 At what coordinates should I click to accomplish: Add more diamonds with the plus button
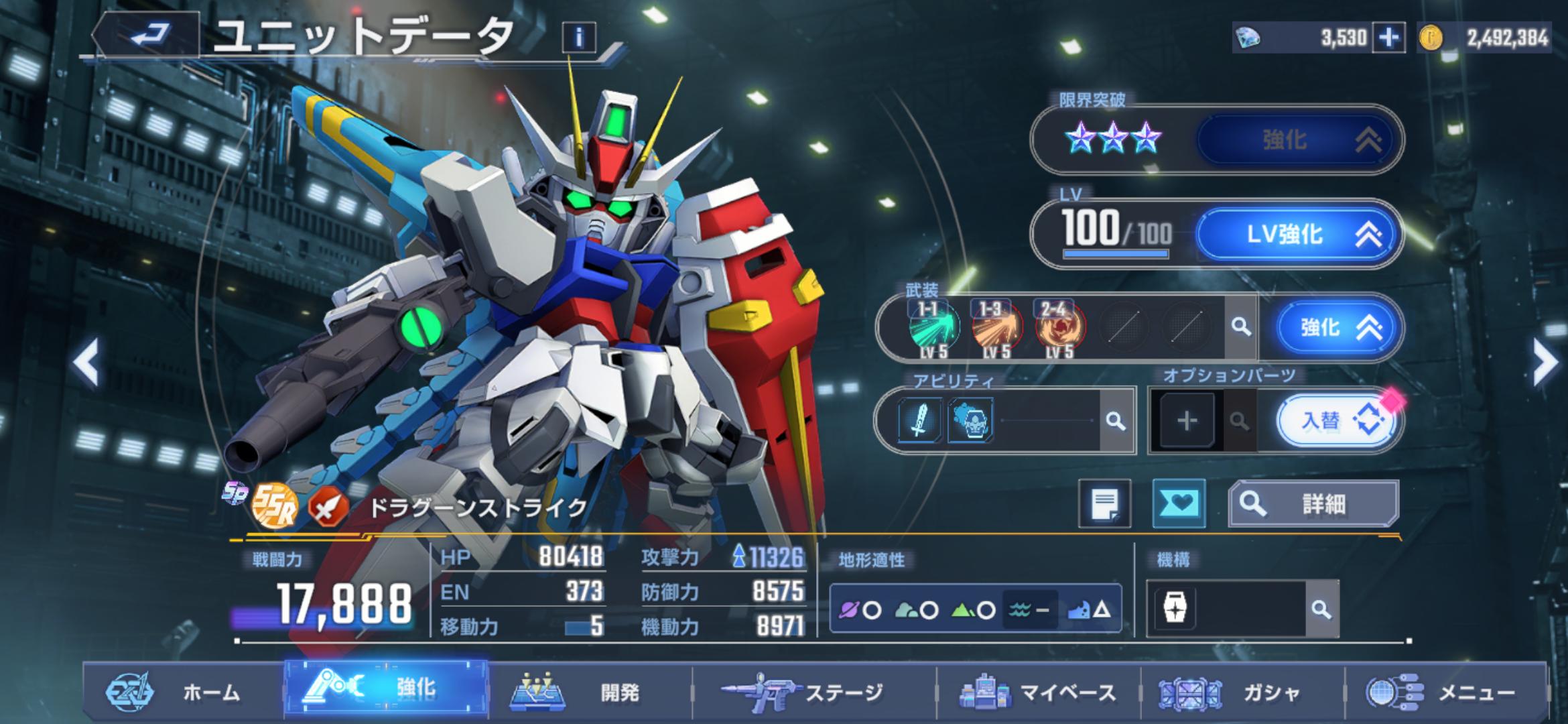(x=1388, y=38)
